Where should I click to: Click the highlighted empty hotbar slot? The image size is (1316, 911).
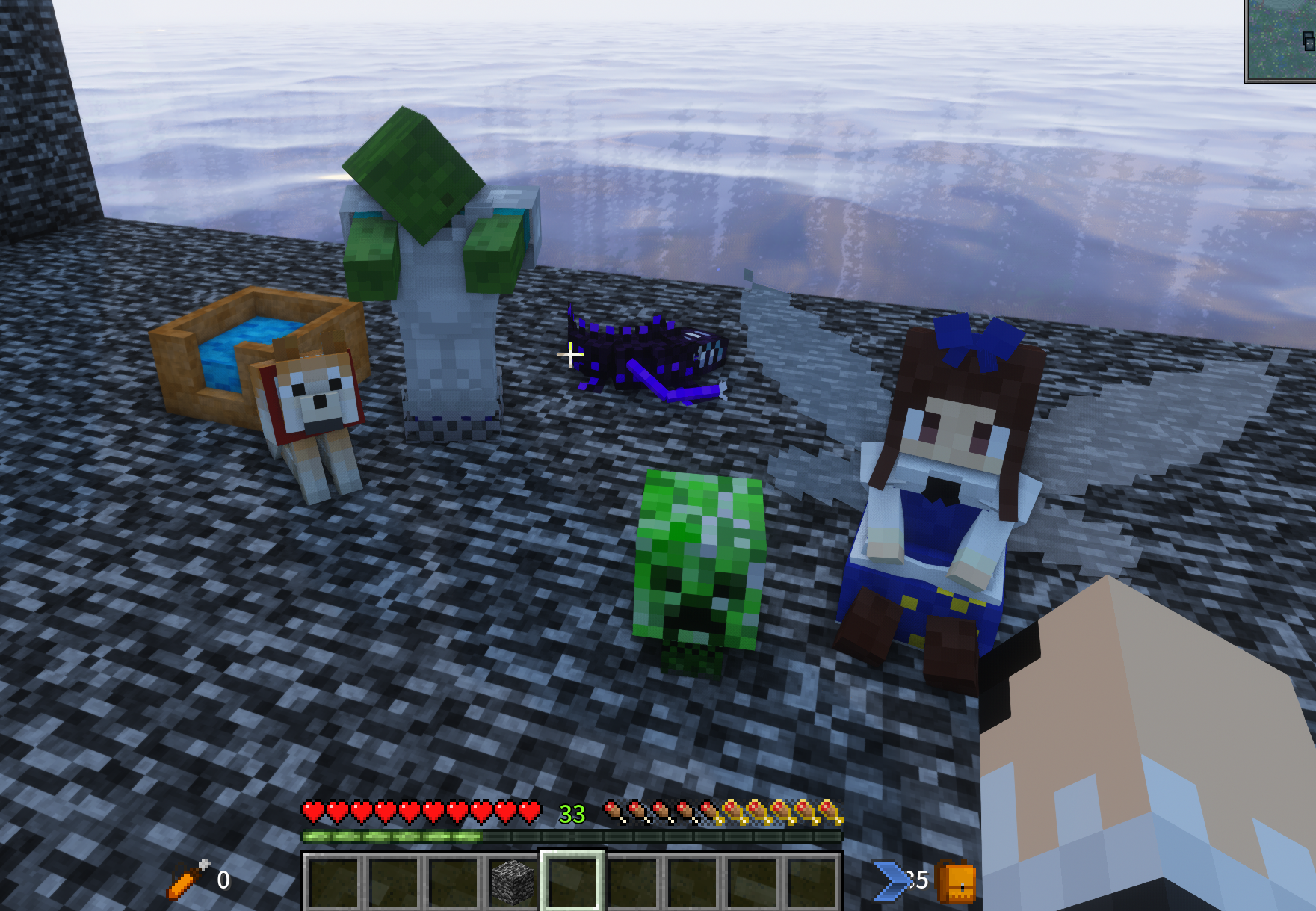click(x=572, y=881)
